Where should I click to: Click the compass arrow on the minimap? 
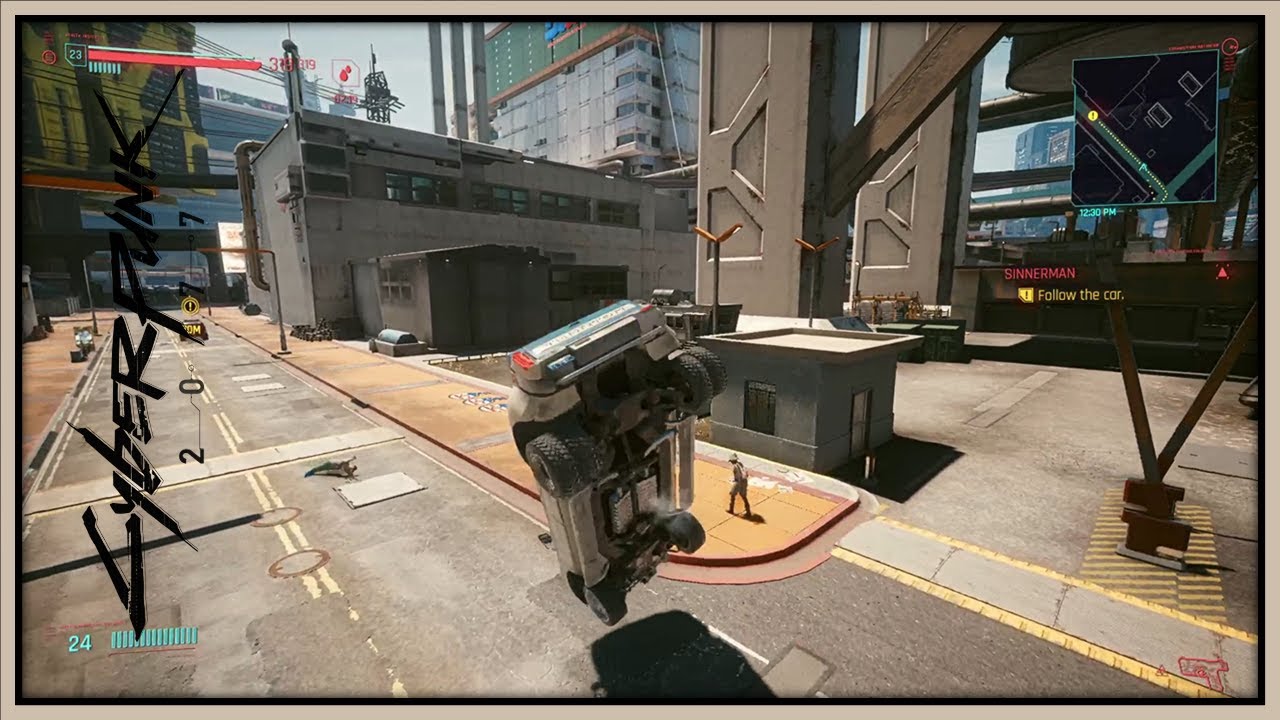[1143, 167]
